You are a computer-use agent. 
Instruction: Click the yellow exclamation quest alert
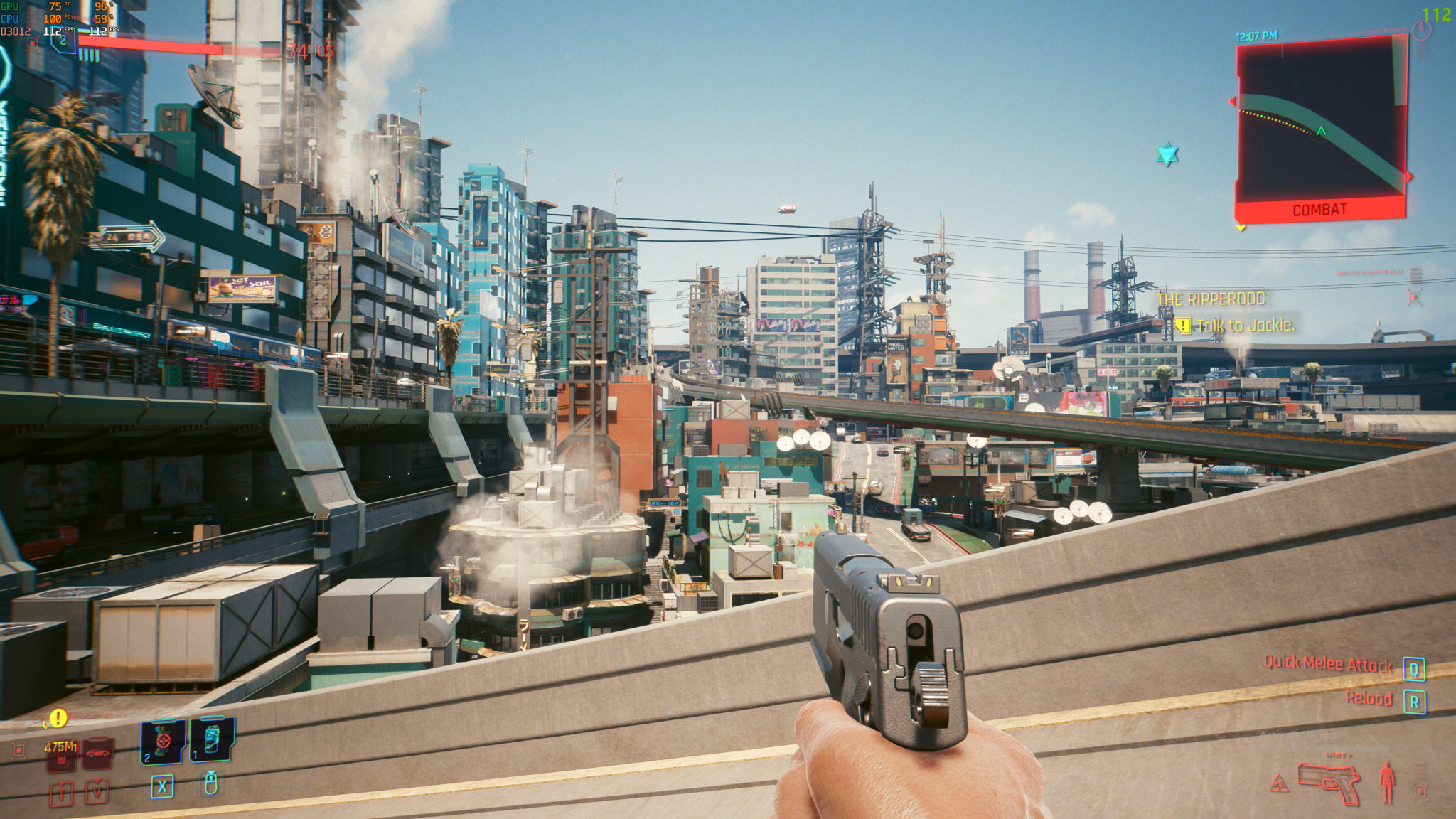pos(58,718)
